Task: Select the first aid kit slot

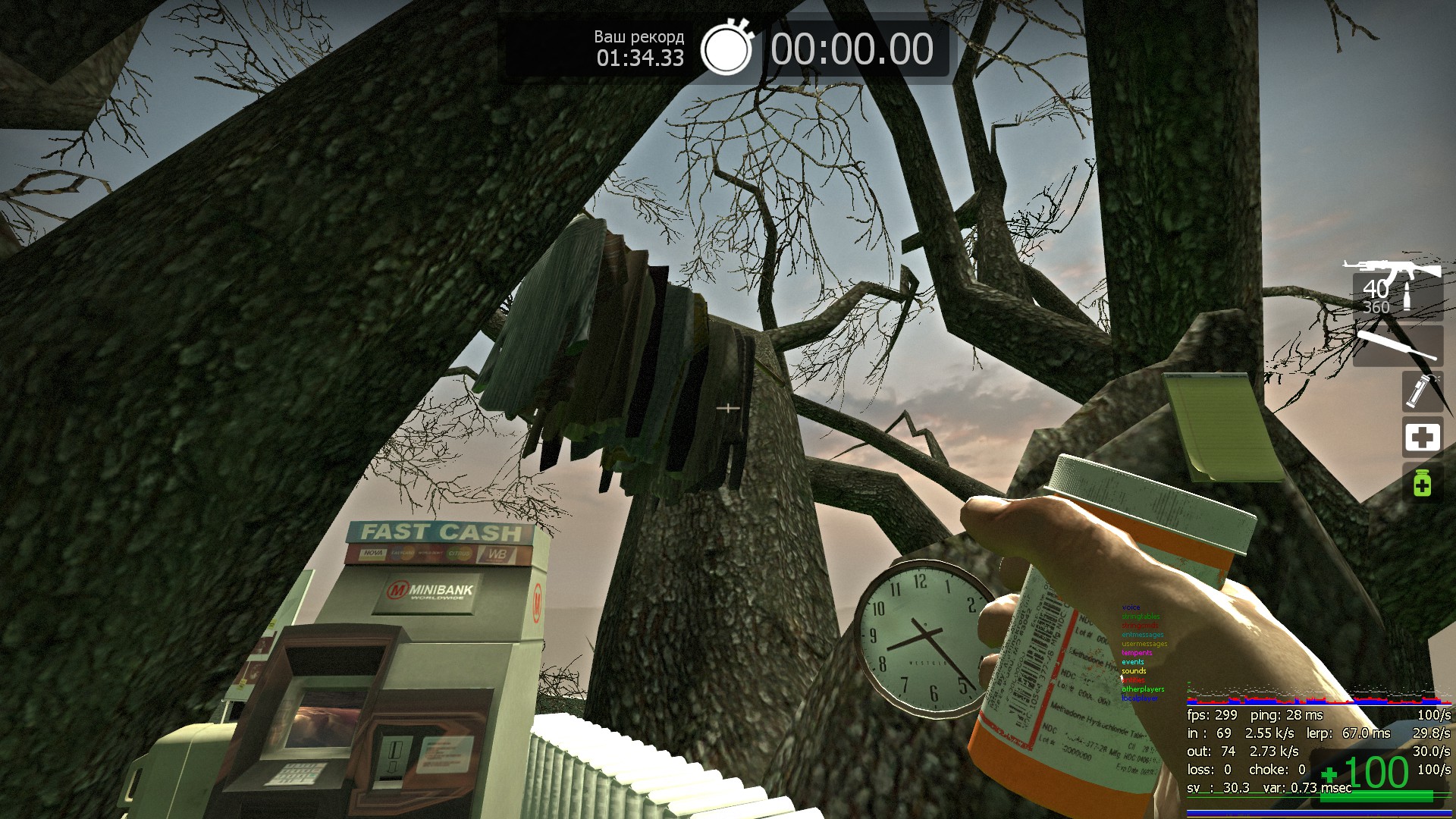Action: [x=1422, y=437]
